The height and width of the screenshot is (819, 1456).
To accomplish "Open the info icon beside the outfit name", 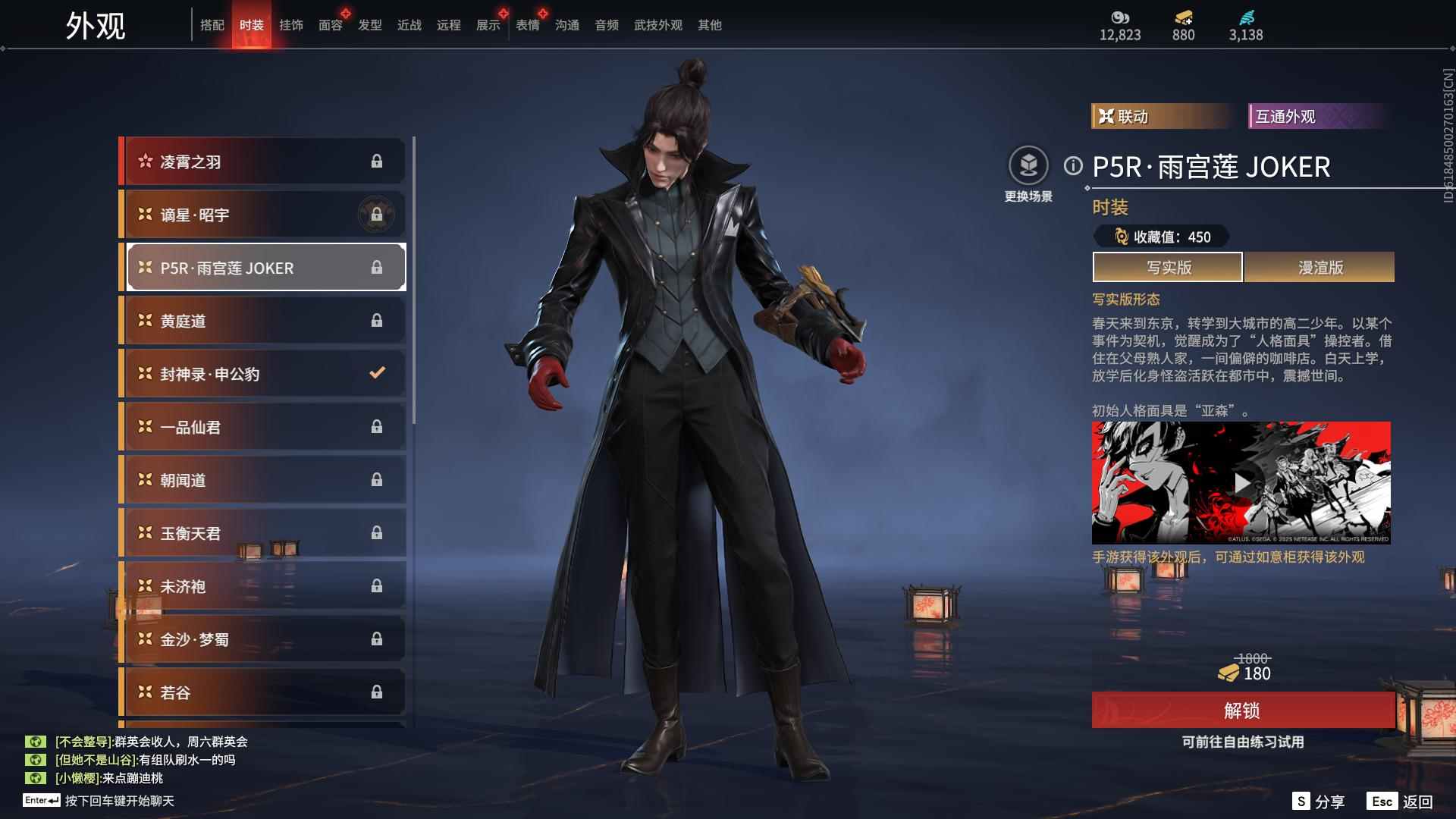I will (x=1073, y=165).
